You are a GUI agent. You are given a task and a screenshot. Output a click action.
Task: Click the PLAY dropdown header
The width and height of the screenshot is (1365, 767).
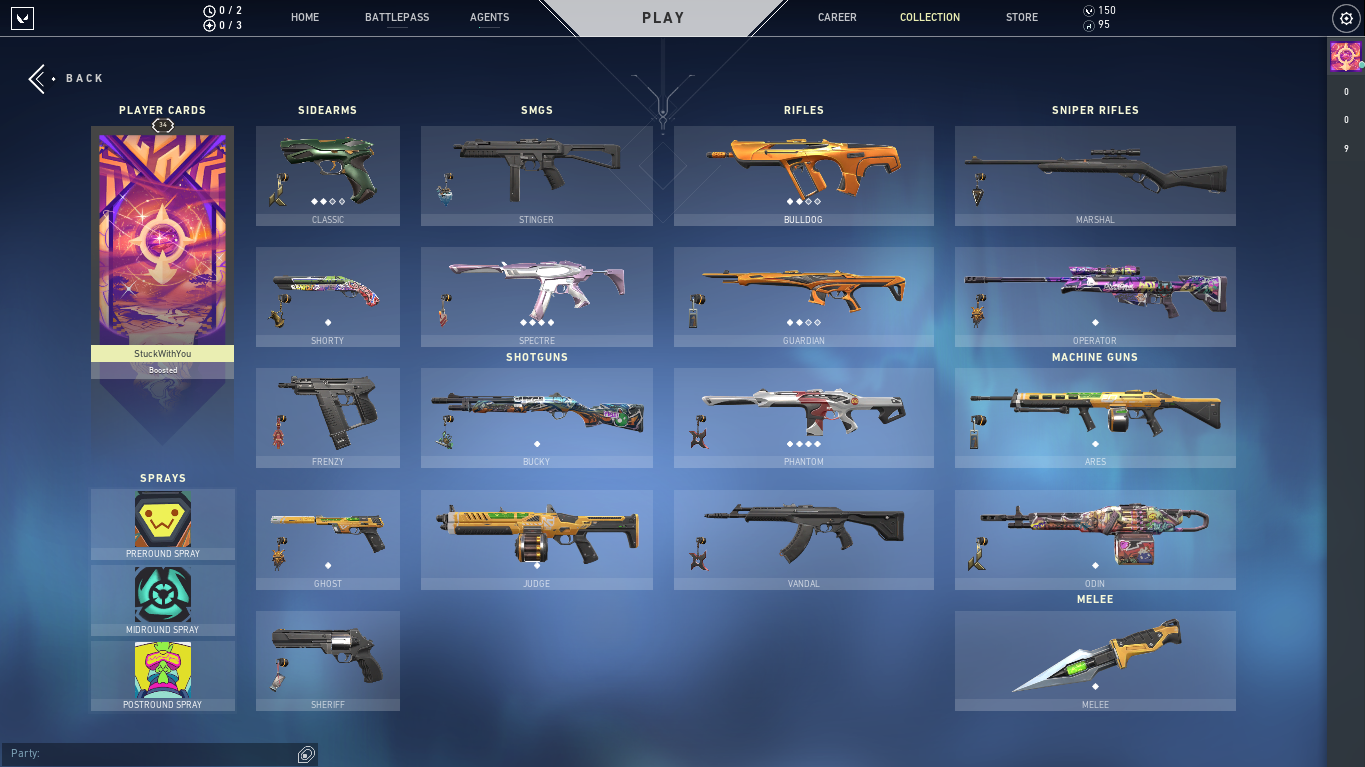pyautogui.click(x=661, y=17)
